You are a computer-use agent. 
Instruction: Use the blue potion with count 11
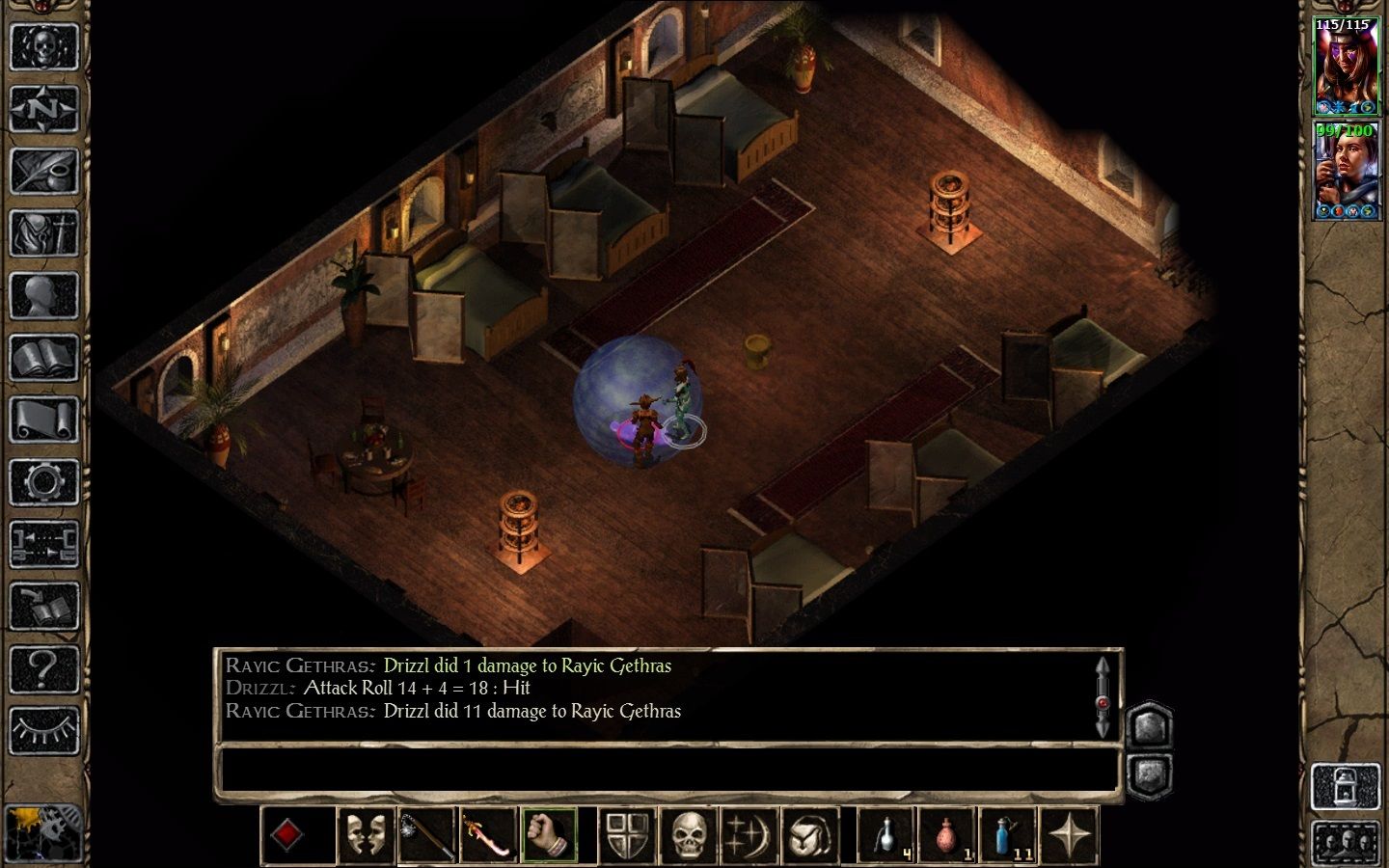(1008, 835)
